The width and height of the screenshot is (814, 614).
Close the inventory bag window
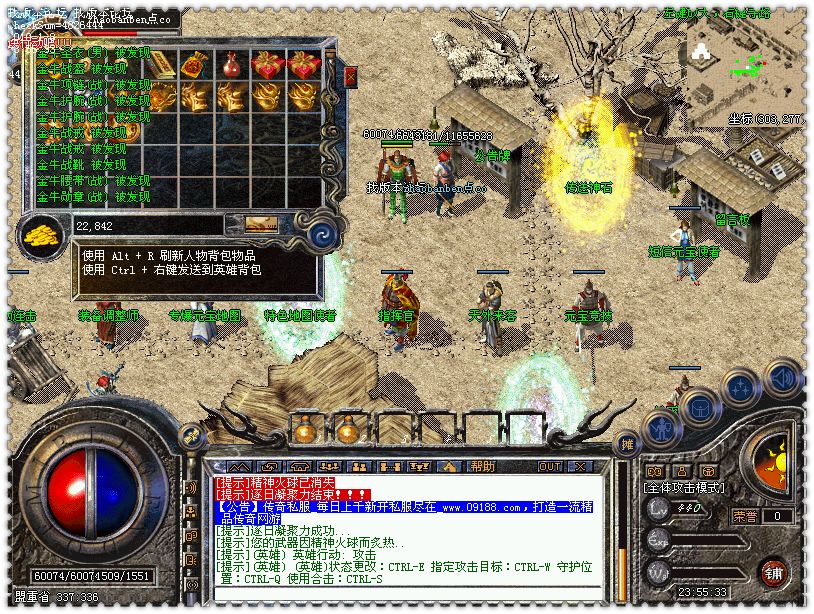[x=350, y=77]
